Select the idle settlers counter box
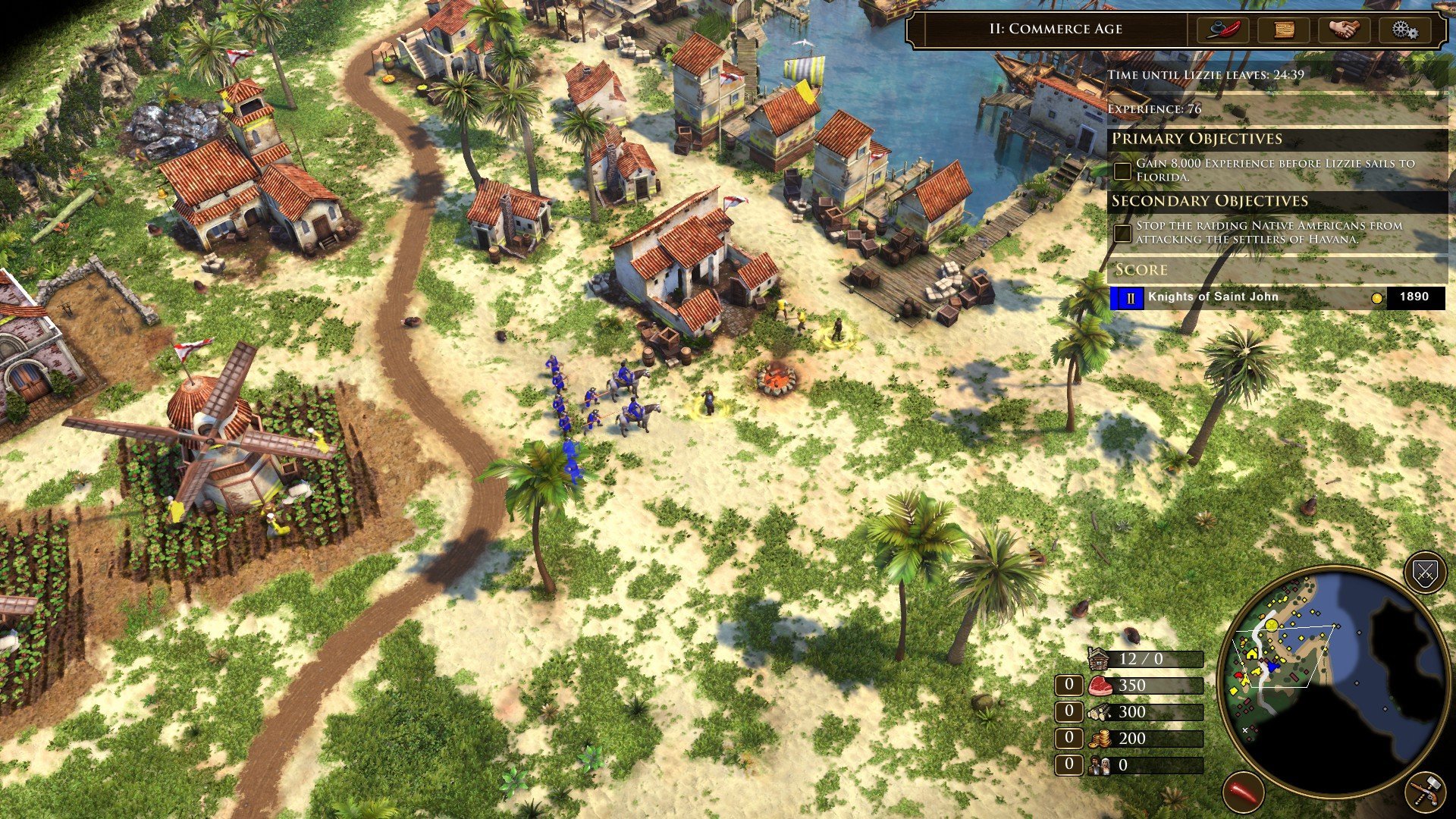This screenshot has width=1456, height=819. 1069,764
